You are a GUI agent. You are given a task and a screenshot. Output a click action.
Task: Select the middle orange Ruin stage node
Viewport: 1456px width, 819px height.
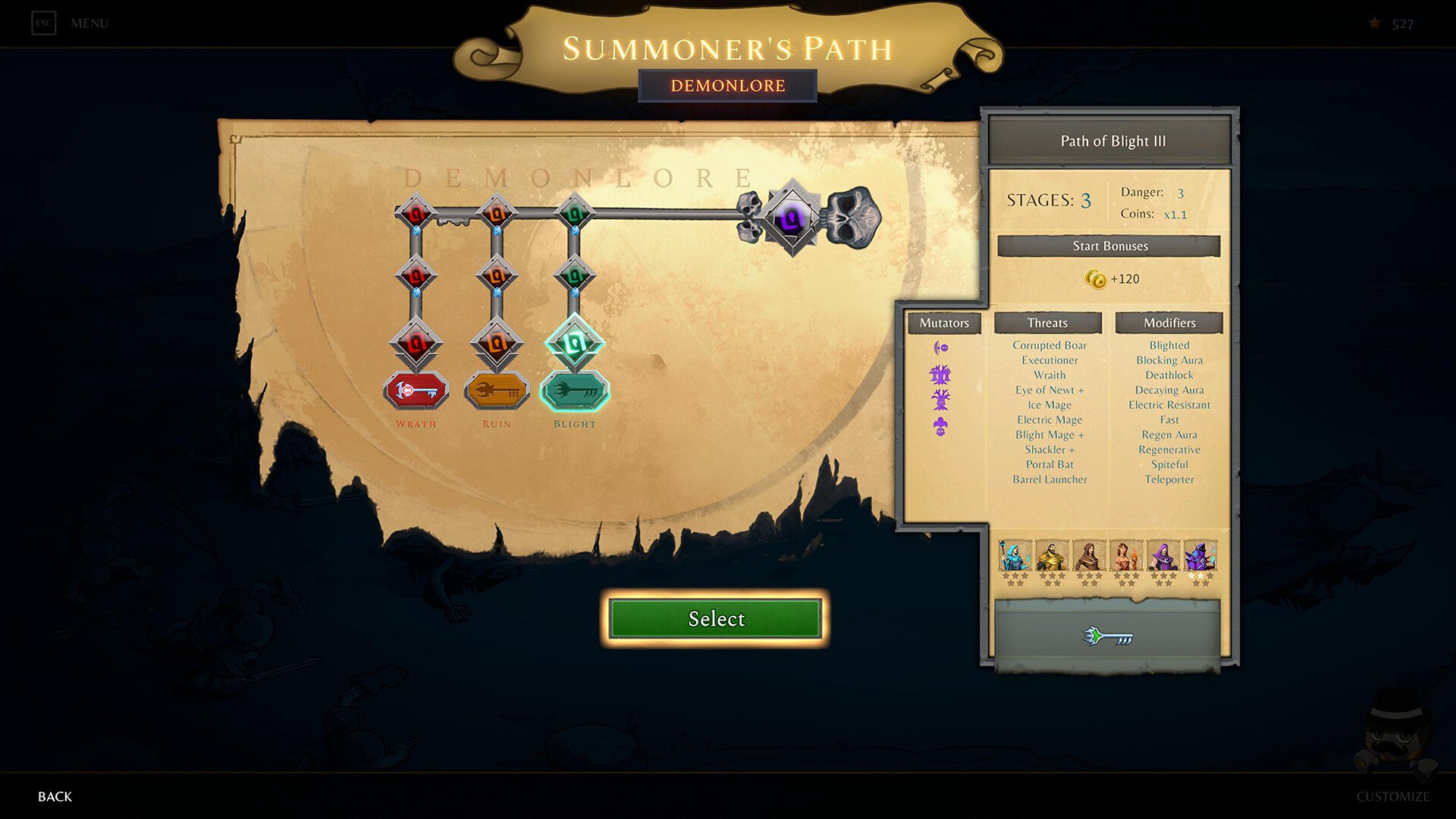497,275
